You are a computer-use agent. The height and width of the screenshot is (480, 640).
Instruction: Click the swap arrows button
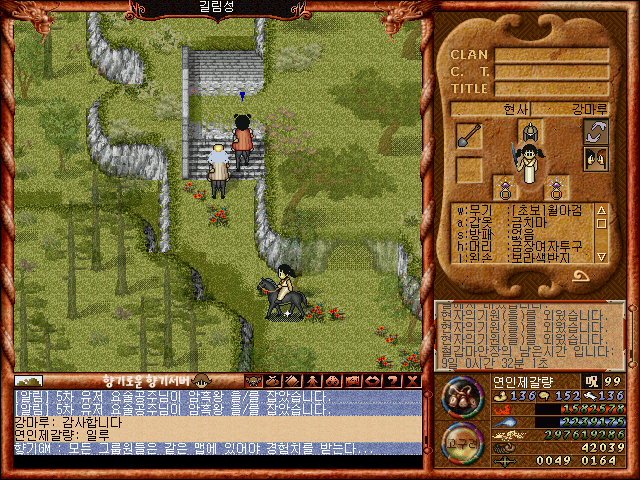(x=596, y=132)
